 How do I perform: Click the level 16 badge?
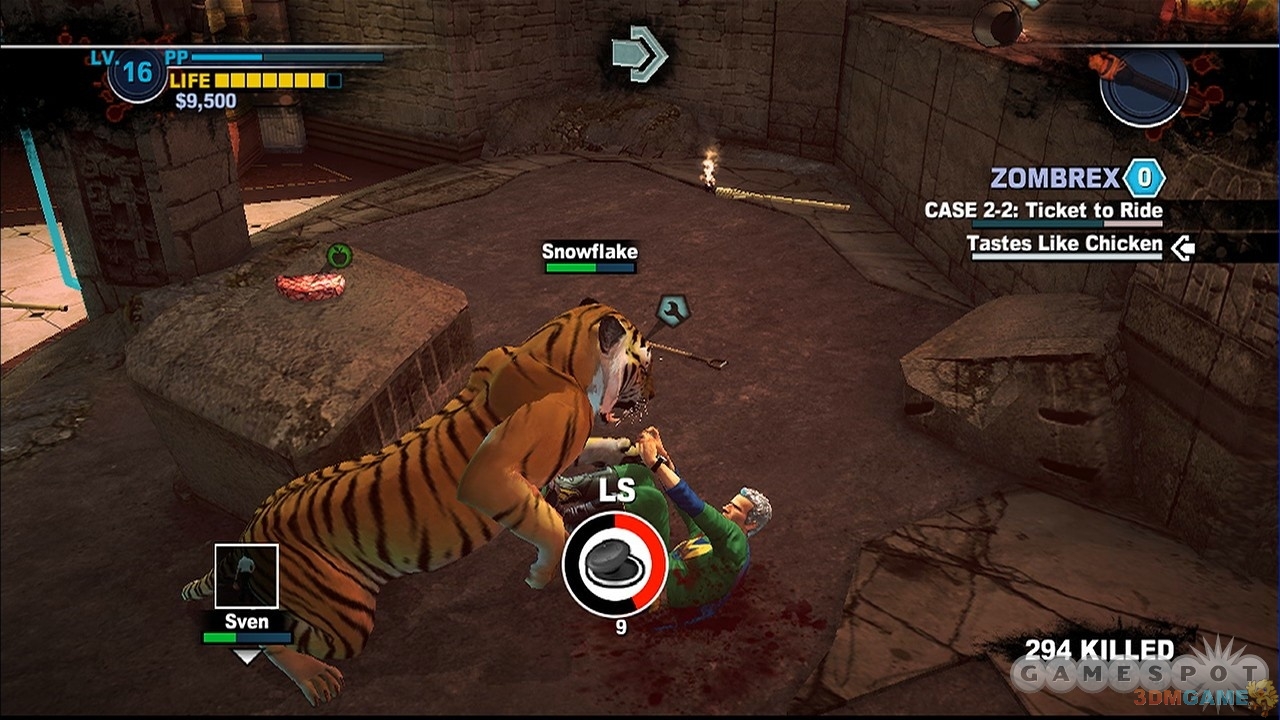click(x=137, y=73)
